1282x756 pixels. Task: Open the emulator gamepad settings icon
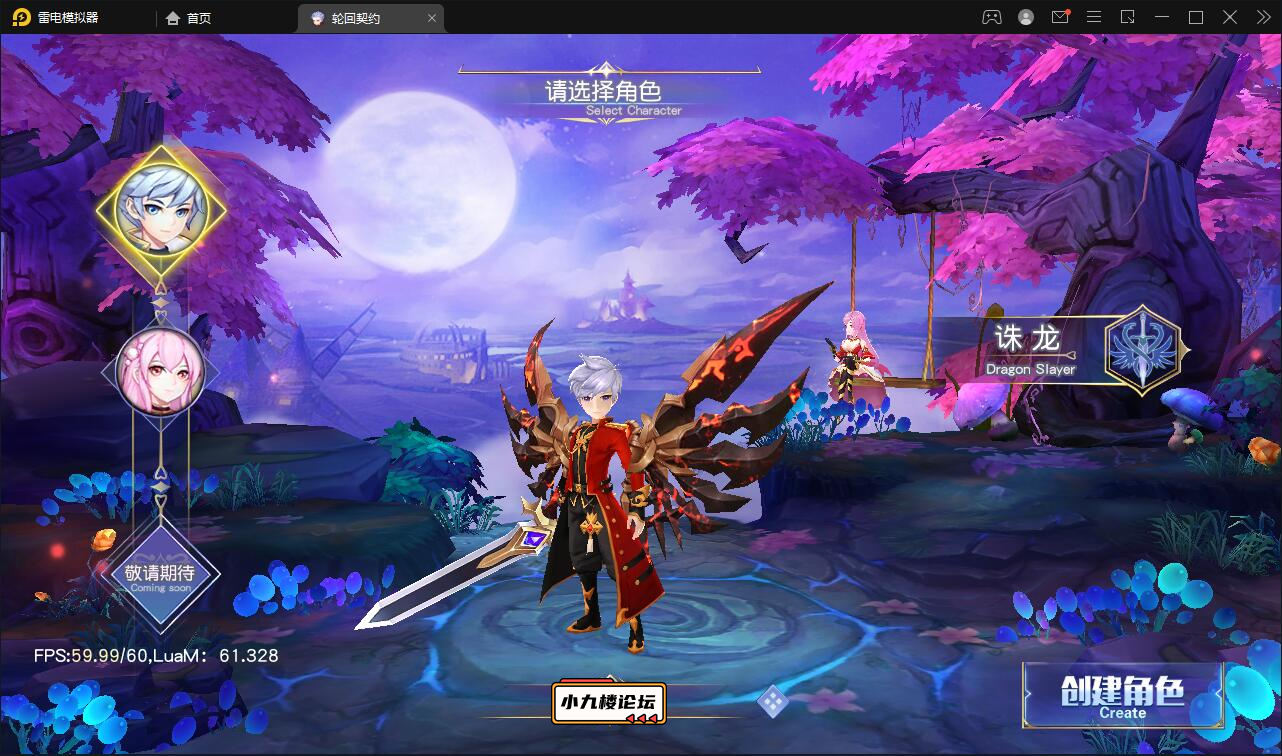coord(991,17)
